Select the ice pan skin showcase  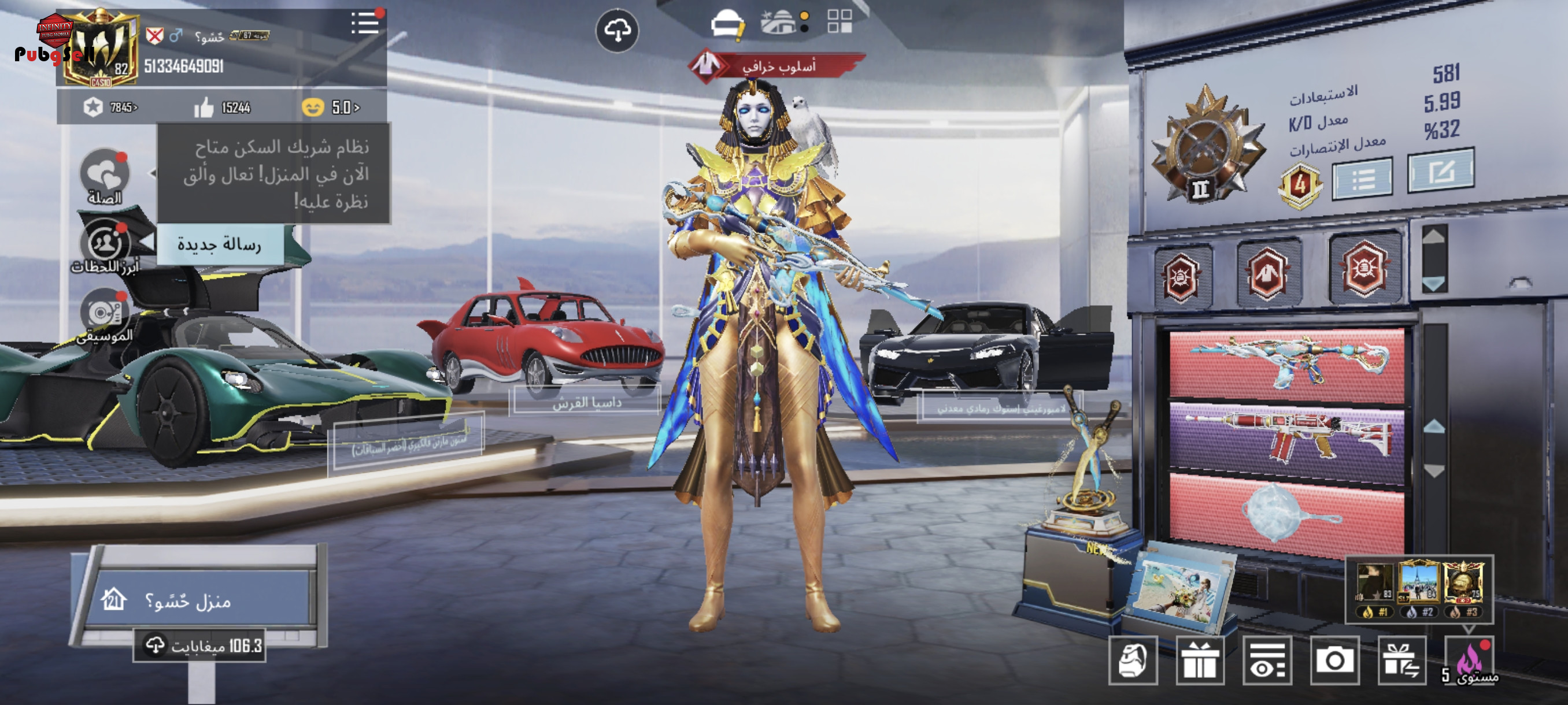pos(1287,515)
